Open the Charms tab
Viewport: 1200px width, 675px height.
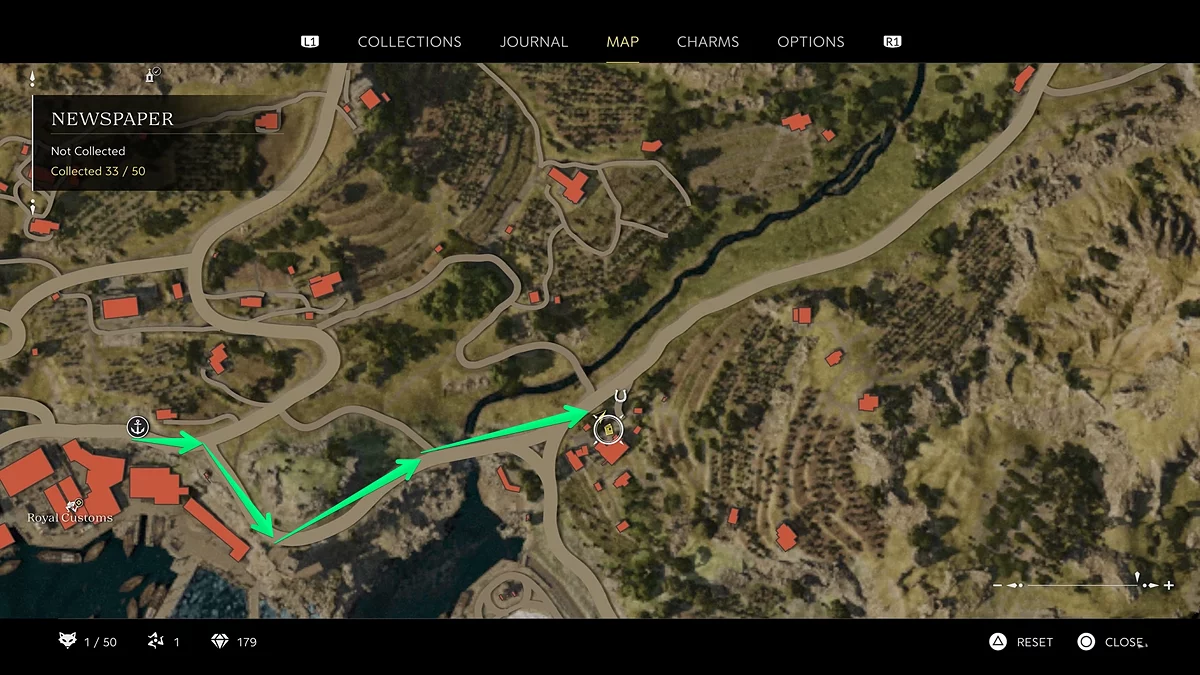[x=707, y=42]
